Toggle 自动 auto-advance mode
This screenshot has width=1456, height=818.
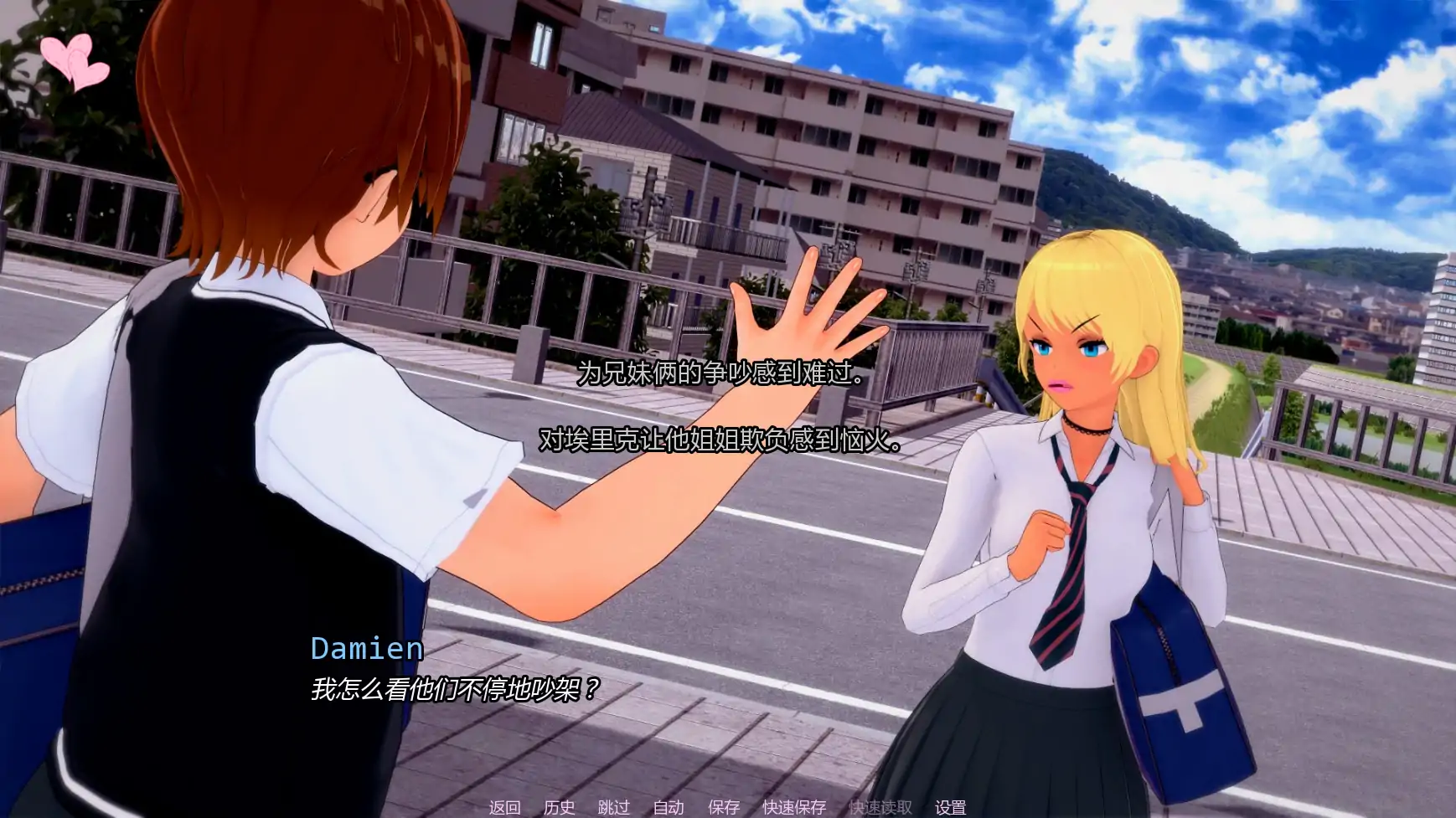pyautogui.click(x=668, y=807)
